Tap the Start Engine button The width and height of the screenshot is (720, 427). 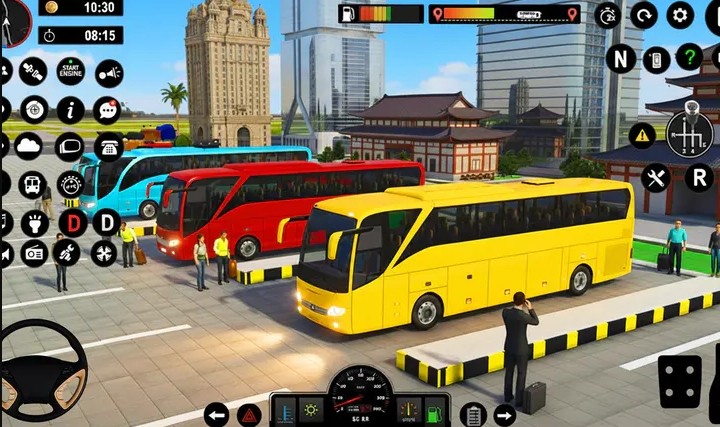(x=70, y=71)
